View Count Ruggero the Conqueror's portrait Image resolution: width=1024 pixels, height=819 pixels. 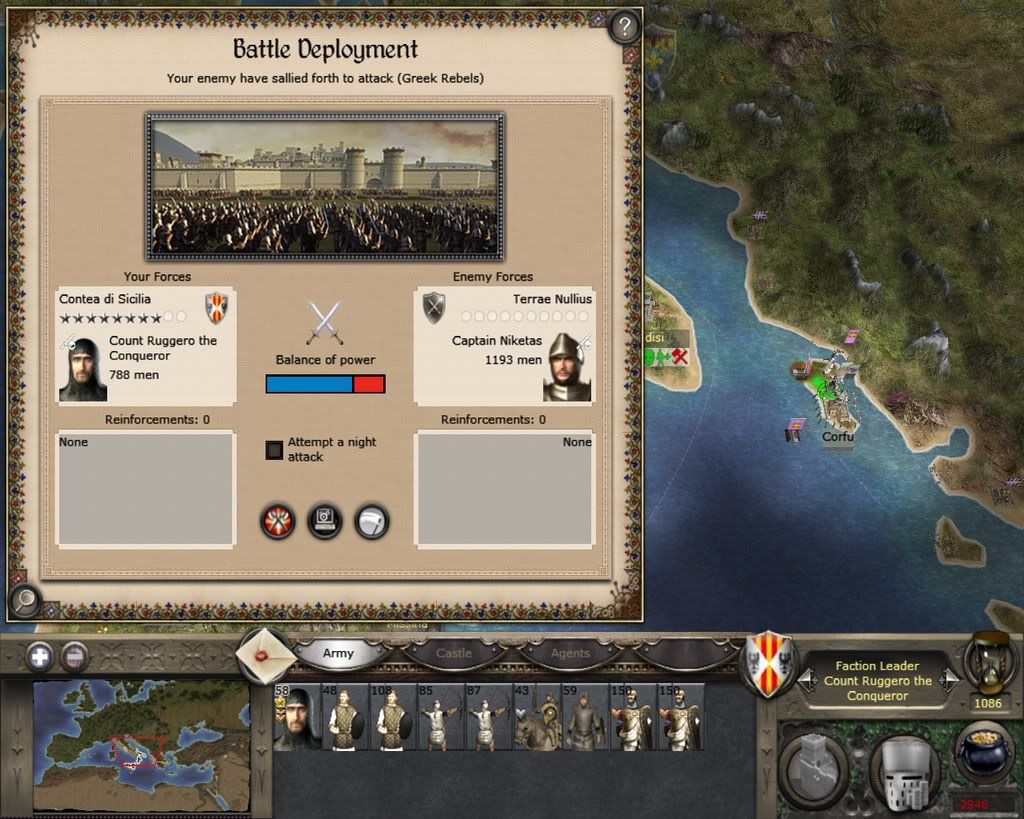[x=83, y=369]
